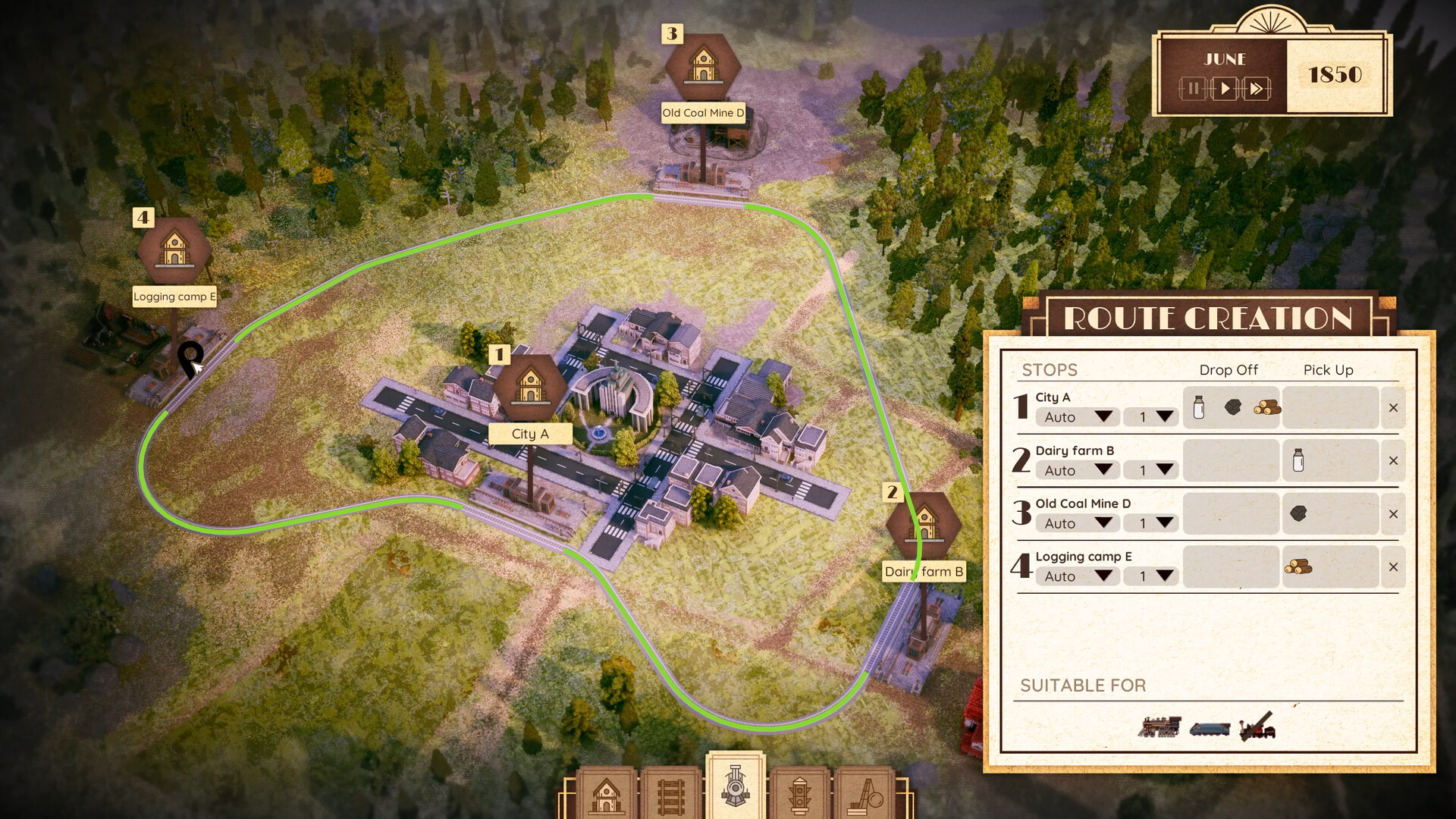Activate the fast-forward speed button
The width and height of the screenshot is (1456, 819).
(x=1257, y=89)
